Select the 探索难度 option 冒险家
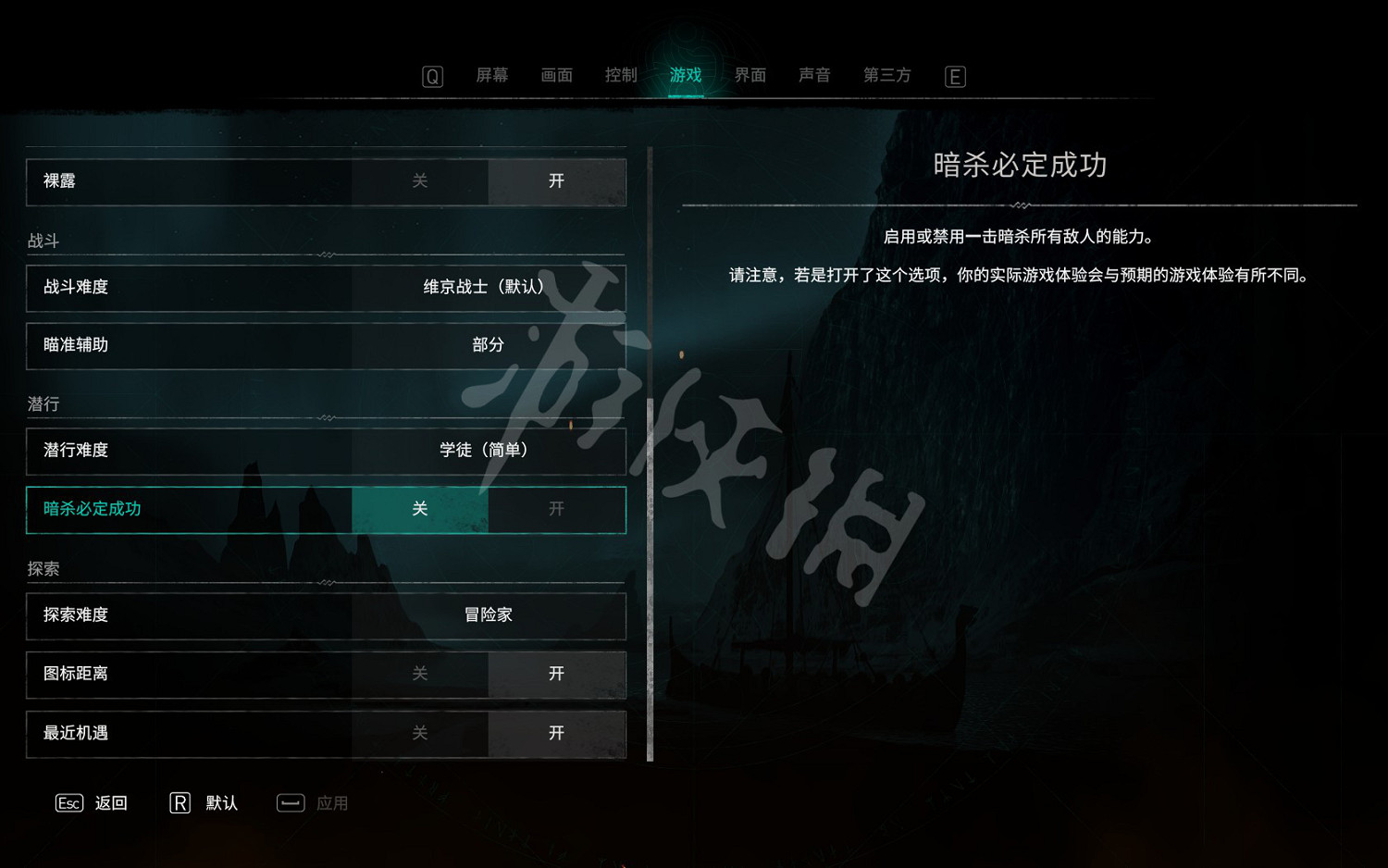This screenshot has width=1388, height=868. coord(488,614)
